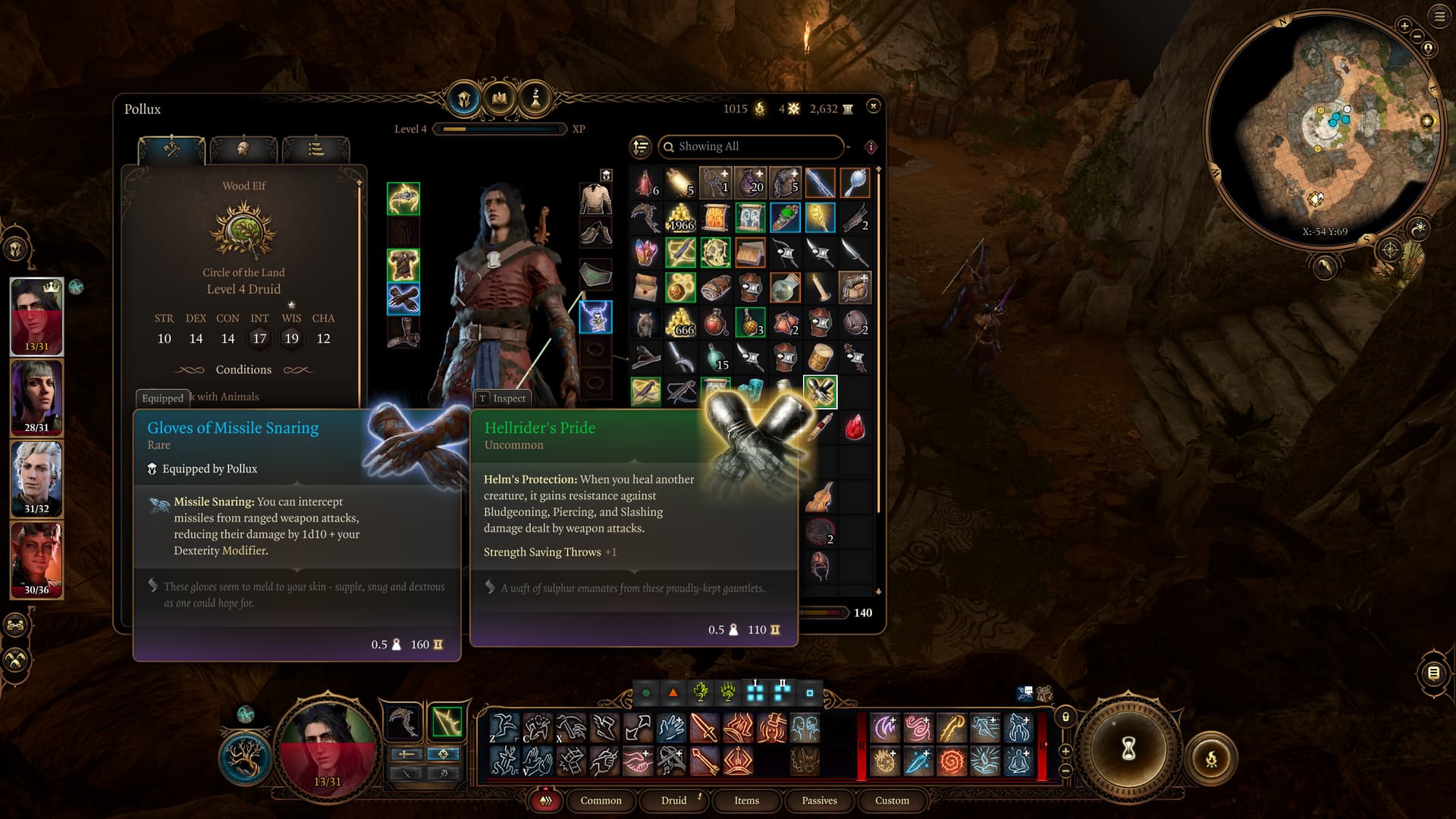The image size is (1456, 819).
Task: Select the Hellrider's Pride gauntlets slot
Action: 820,391
